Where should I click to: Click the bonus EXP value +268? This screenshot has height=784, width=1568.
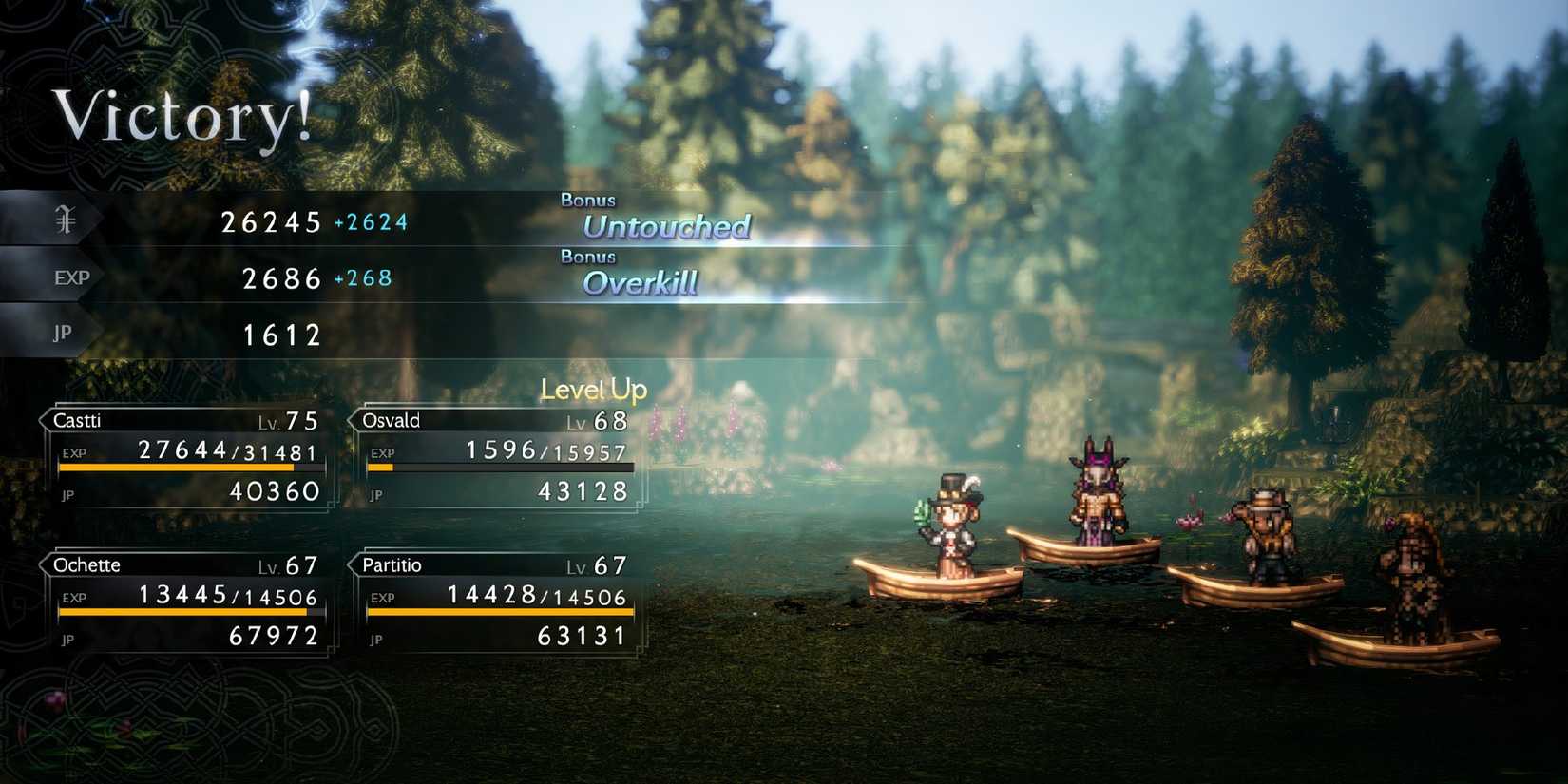(365, 278)
